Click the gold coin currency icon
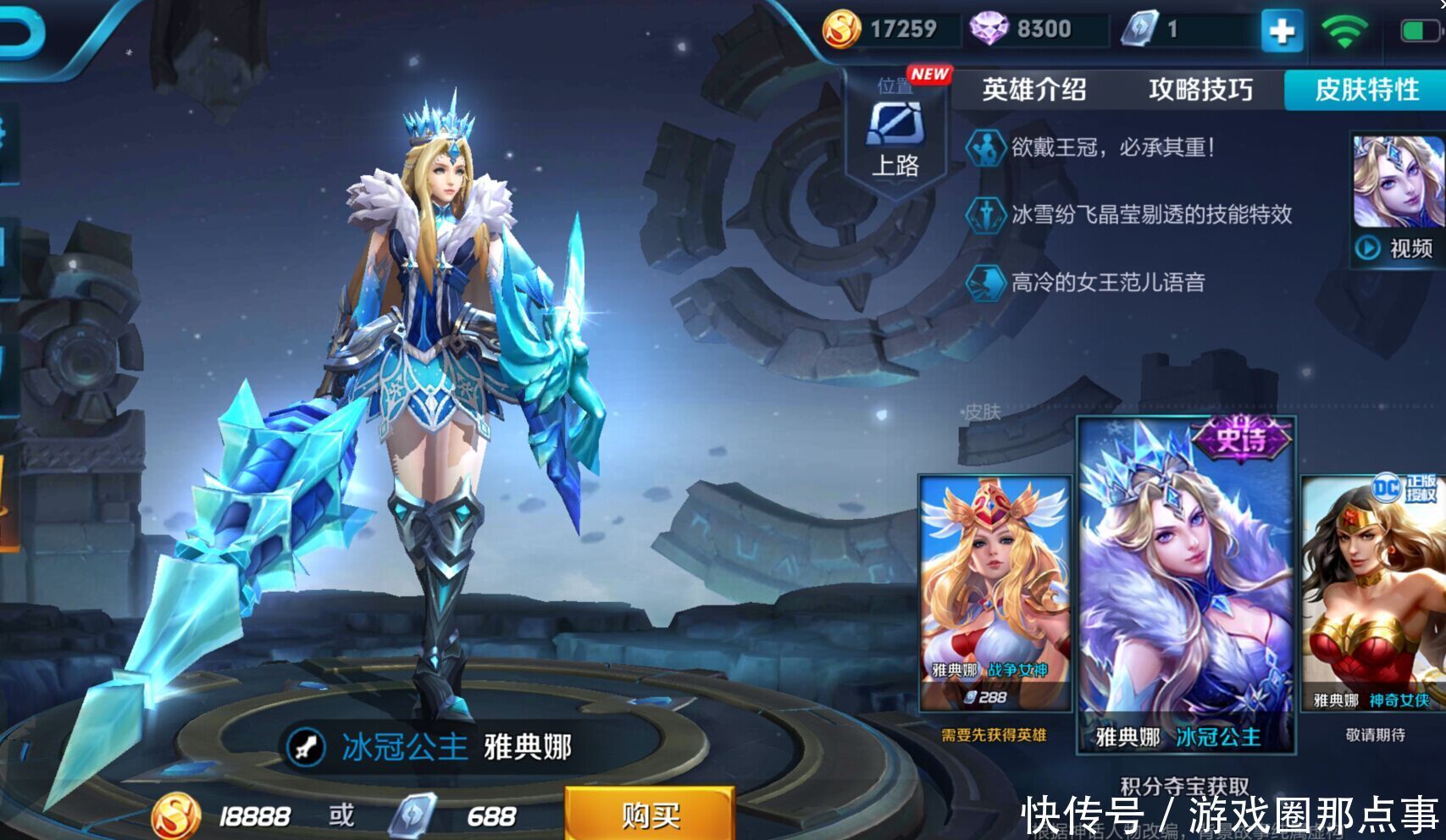This screenshot has height=840, width=1446. click(x=839, y=30)
